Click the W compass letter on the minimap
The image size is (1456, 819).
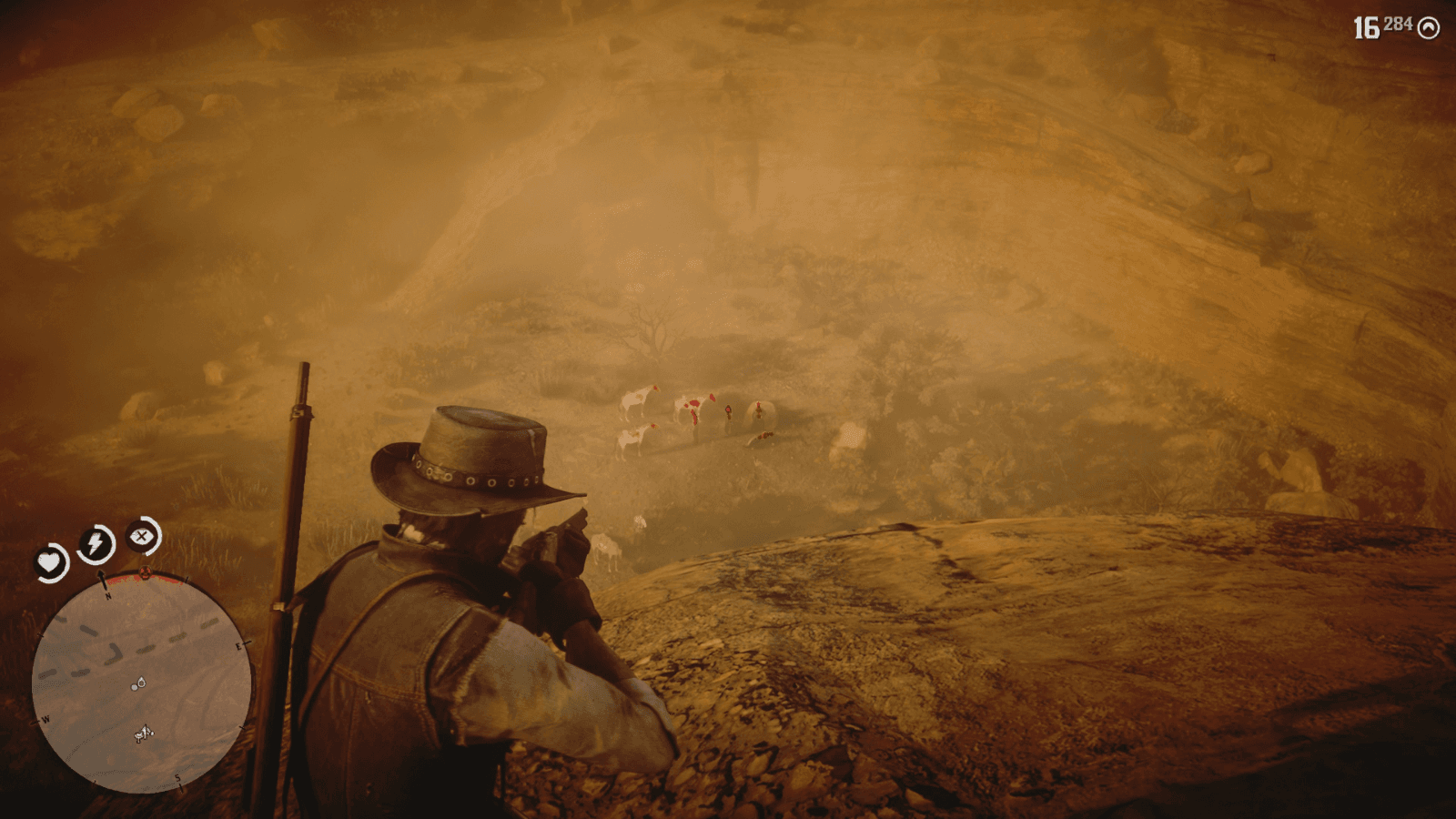coord(45,719)
